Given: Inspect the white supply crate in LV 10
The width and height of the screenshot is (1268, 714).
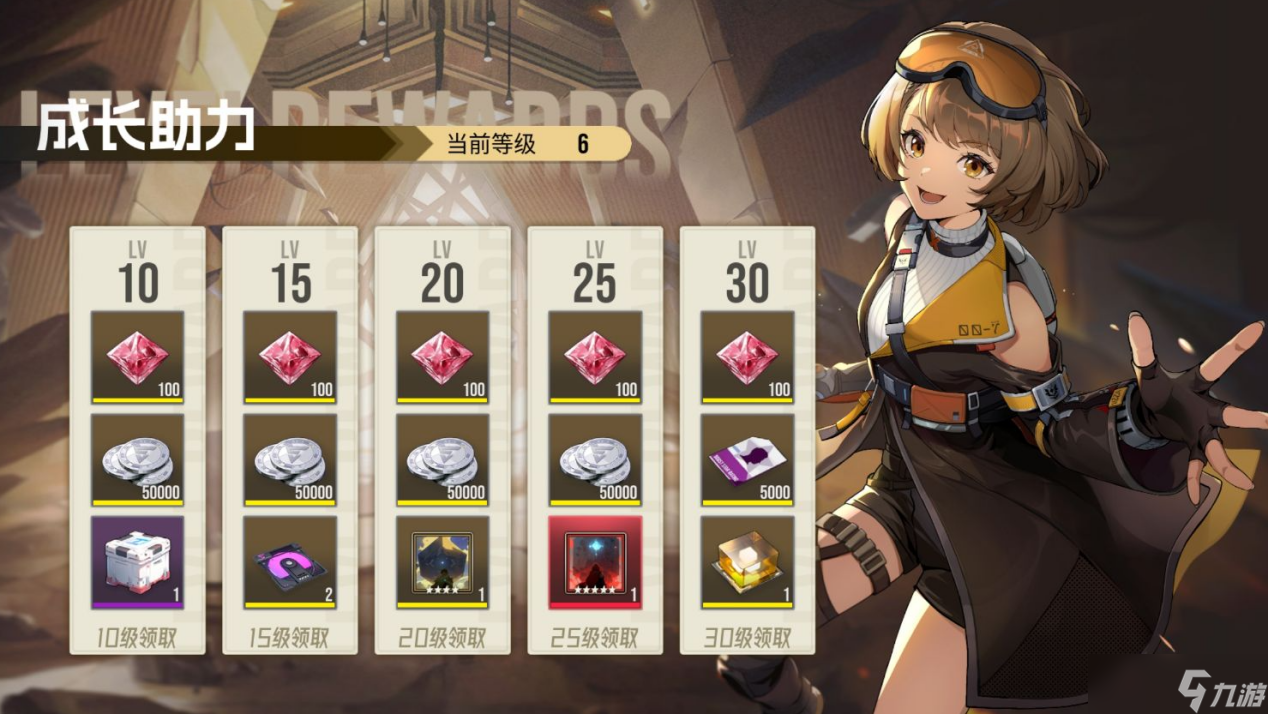Looking at the screenshot, I should pos(138,562).
